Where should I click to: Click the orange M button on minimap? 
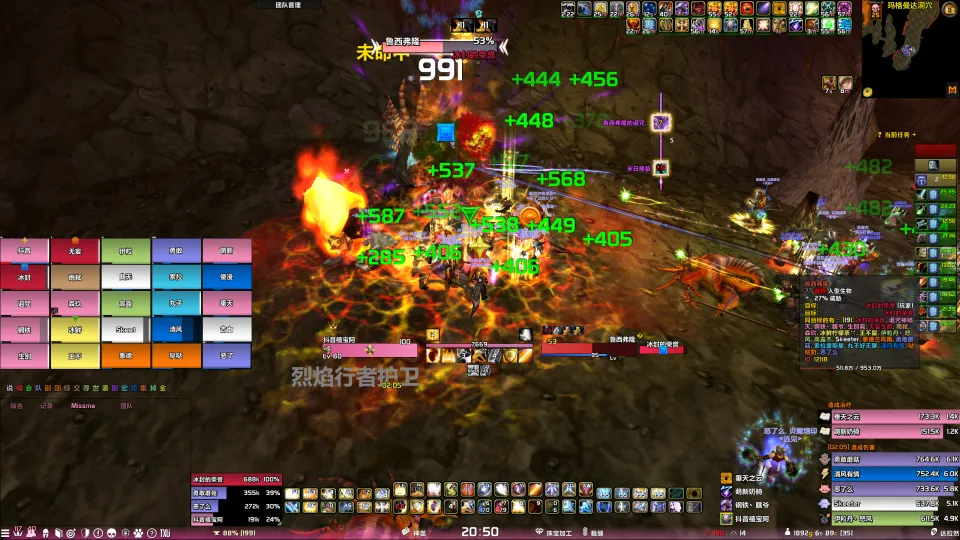pos(951,91)
